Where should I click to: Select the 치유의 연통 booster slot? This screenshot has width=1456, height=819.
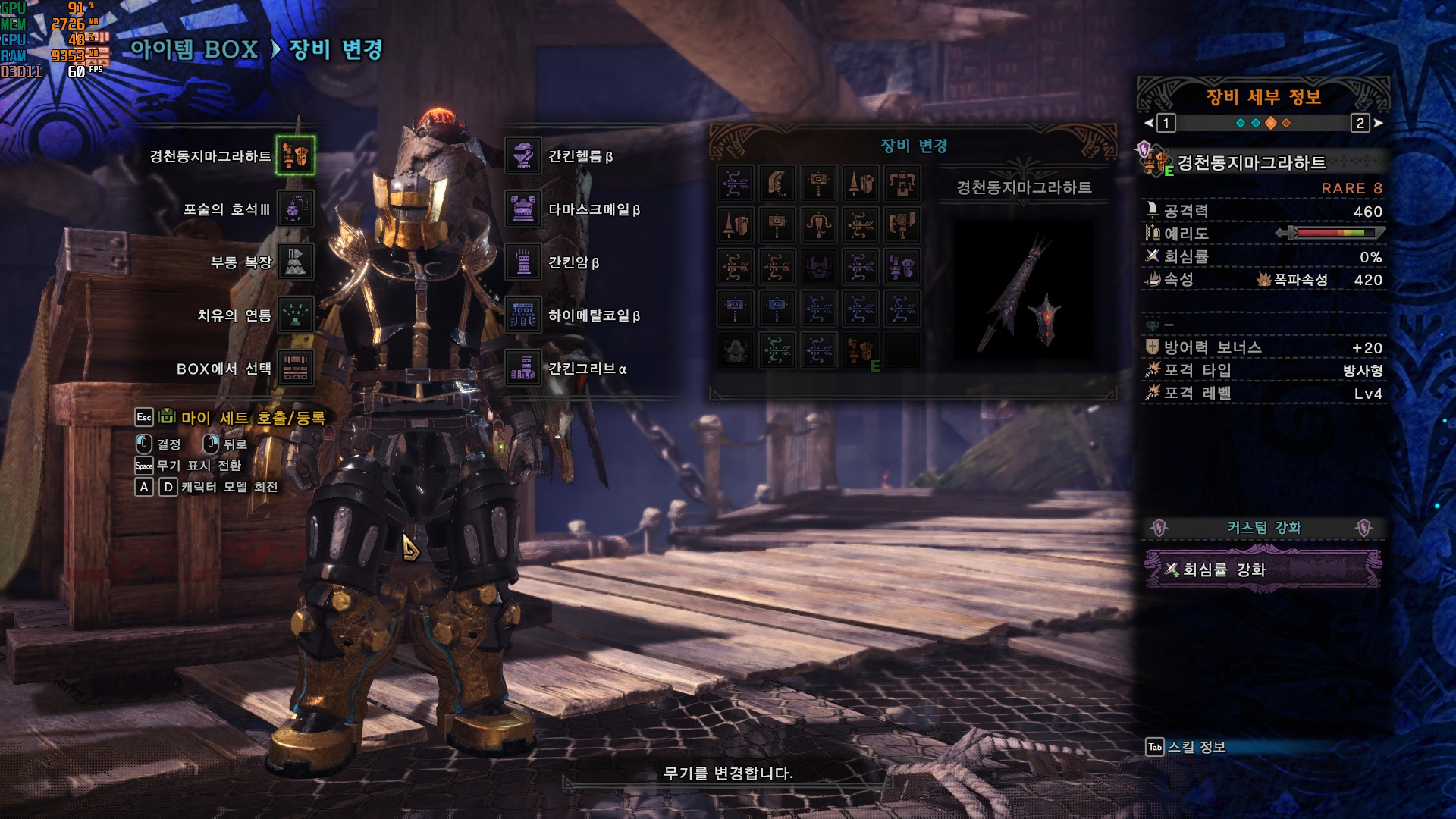[295, 315]
